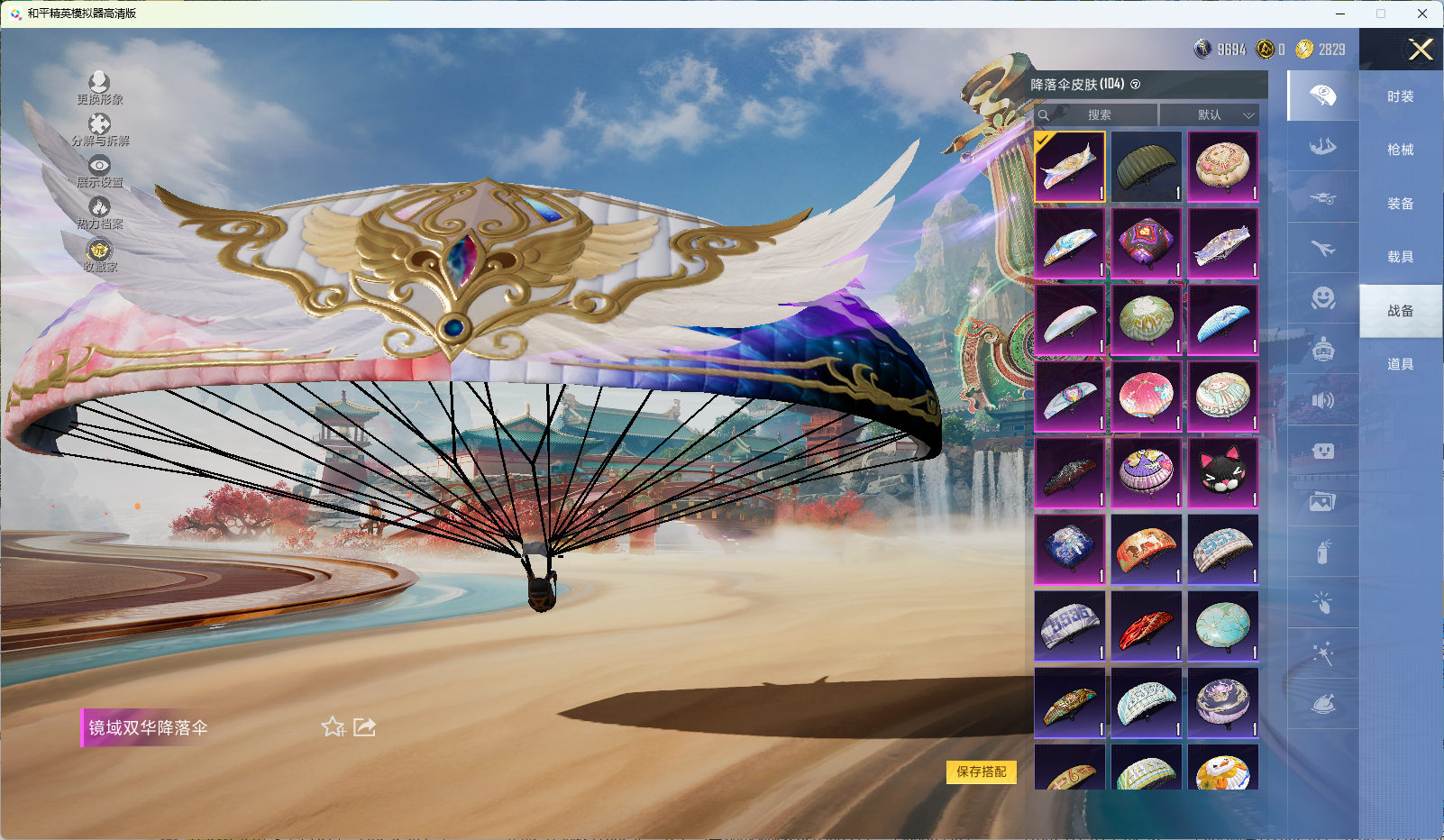Go to the 载具 category tab
Screen dimensions: 1444x840
tap(1400, 257)
